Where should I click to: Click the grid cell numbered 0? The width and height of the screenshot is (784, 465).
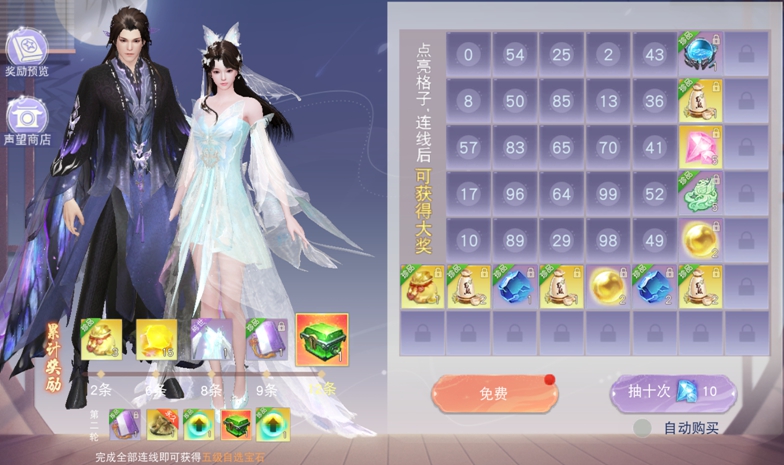[x=468, y=54]
